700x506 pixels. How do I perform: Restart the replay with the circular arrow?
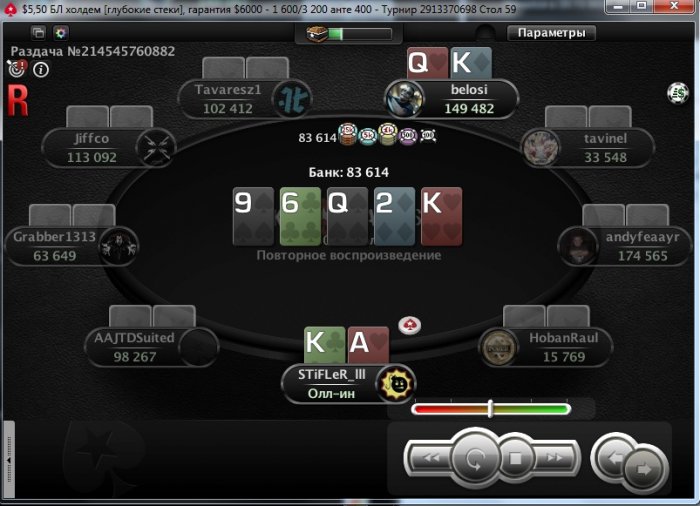(x=471, y=460)
